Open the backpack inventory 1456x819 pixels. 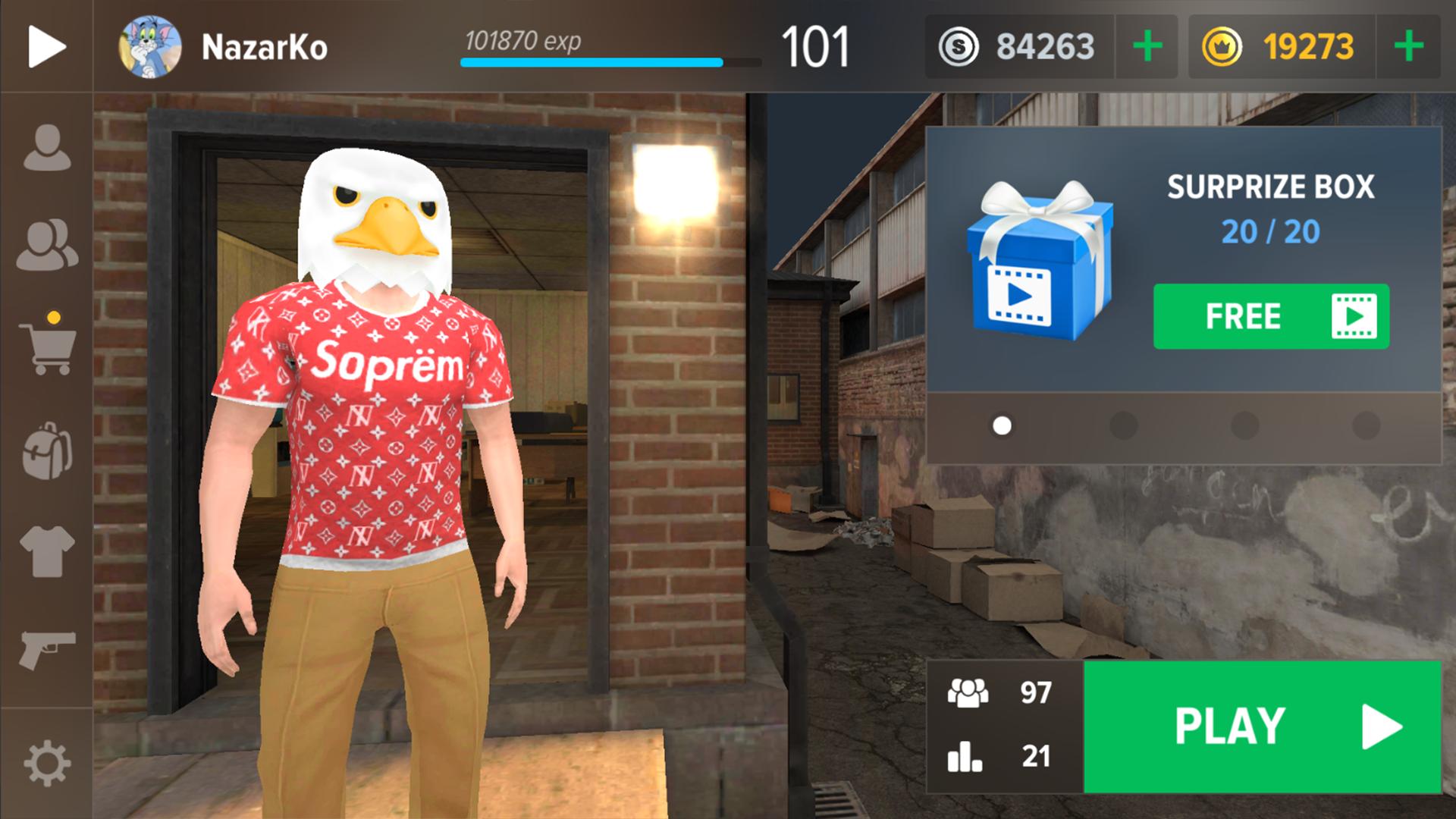point(47,450)
